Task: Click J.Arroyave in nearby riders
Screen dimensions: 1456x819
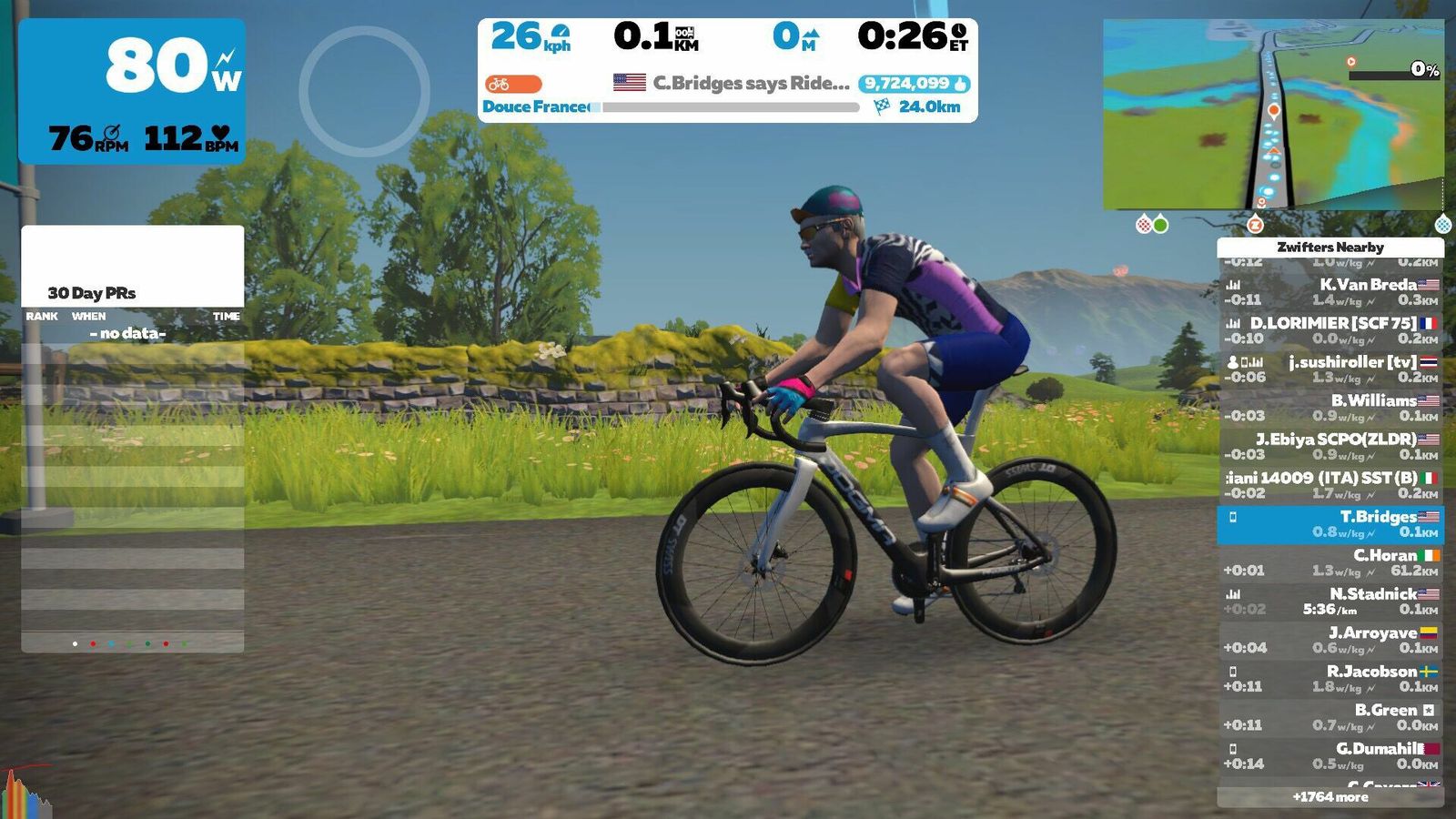Action: pyautogui.click(x=1330, y=640)
